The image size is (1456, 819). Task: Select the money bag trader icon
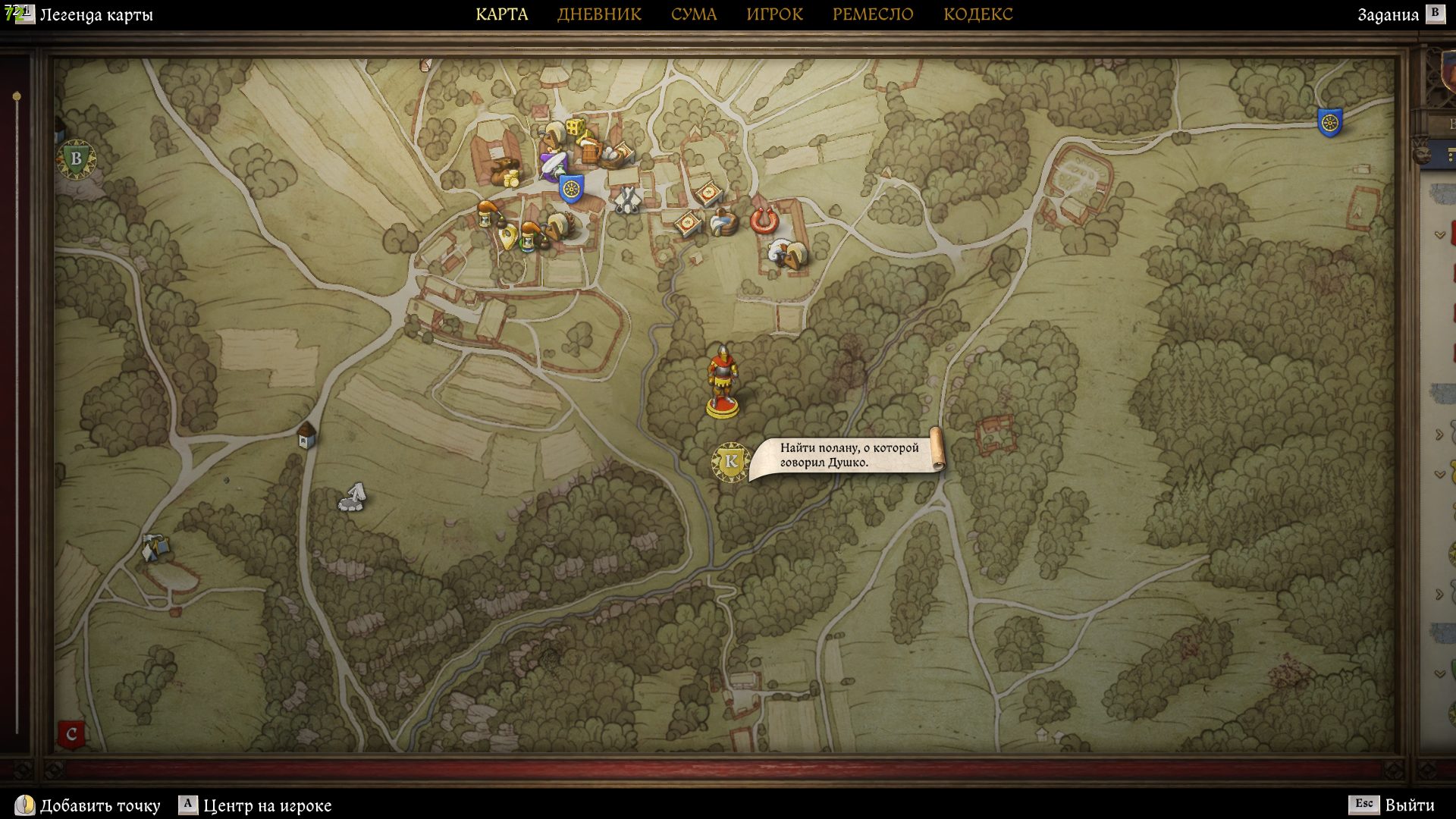pyautogui.click(x=504, y=173)
